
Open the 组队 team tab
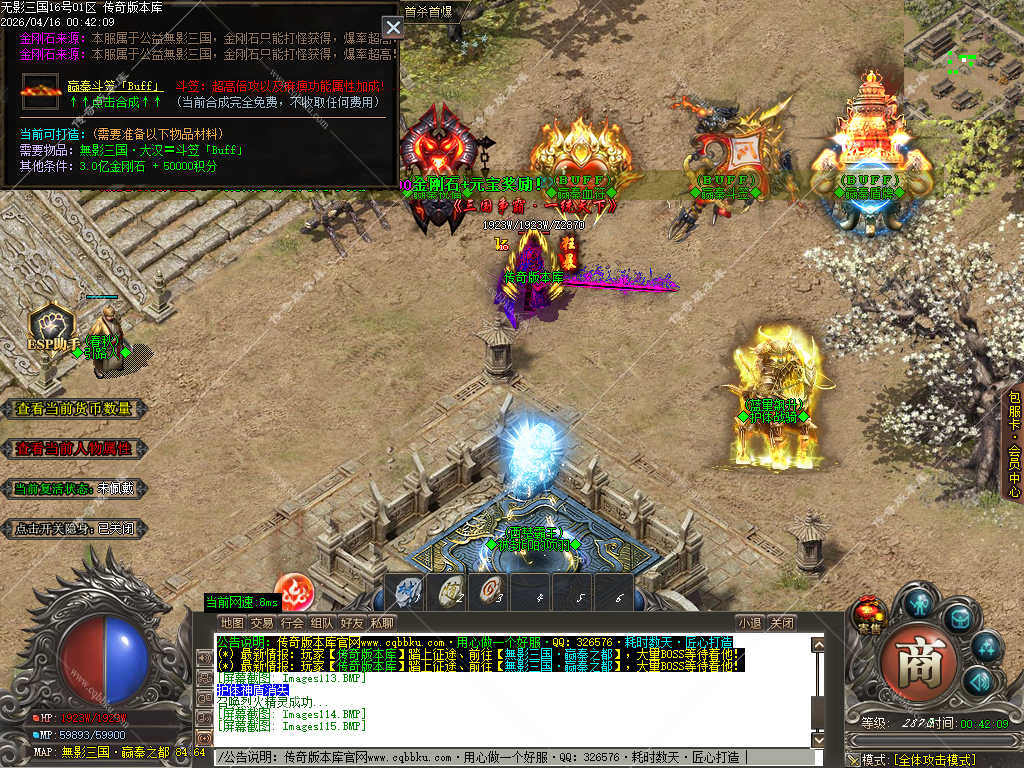click(x=322, y=623)
